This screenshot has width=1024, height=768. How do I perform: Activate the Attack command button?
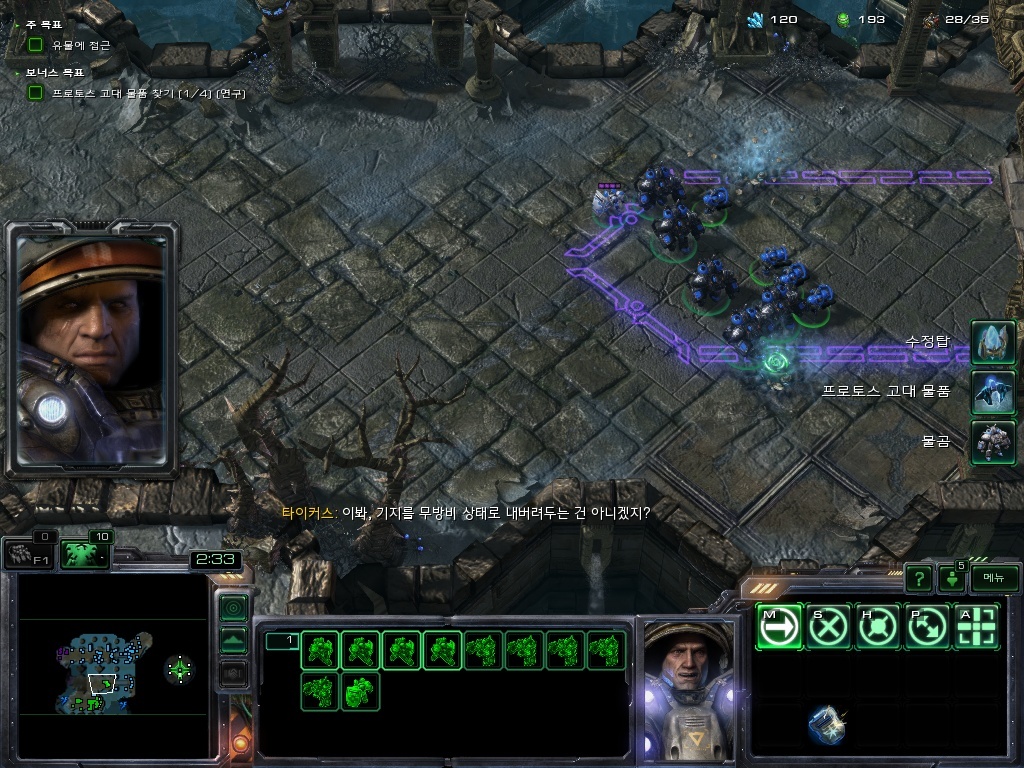click(x=978, y=627)
